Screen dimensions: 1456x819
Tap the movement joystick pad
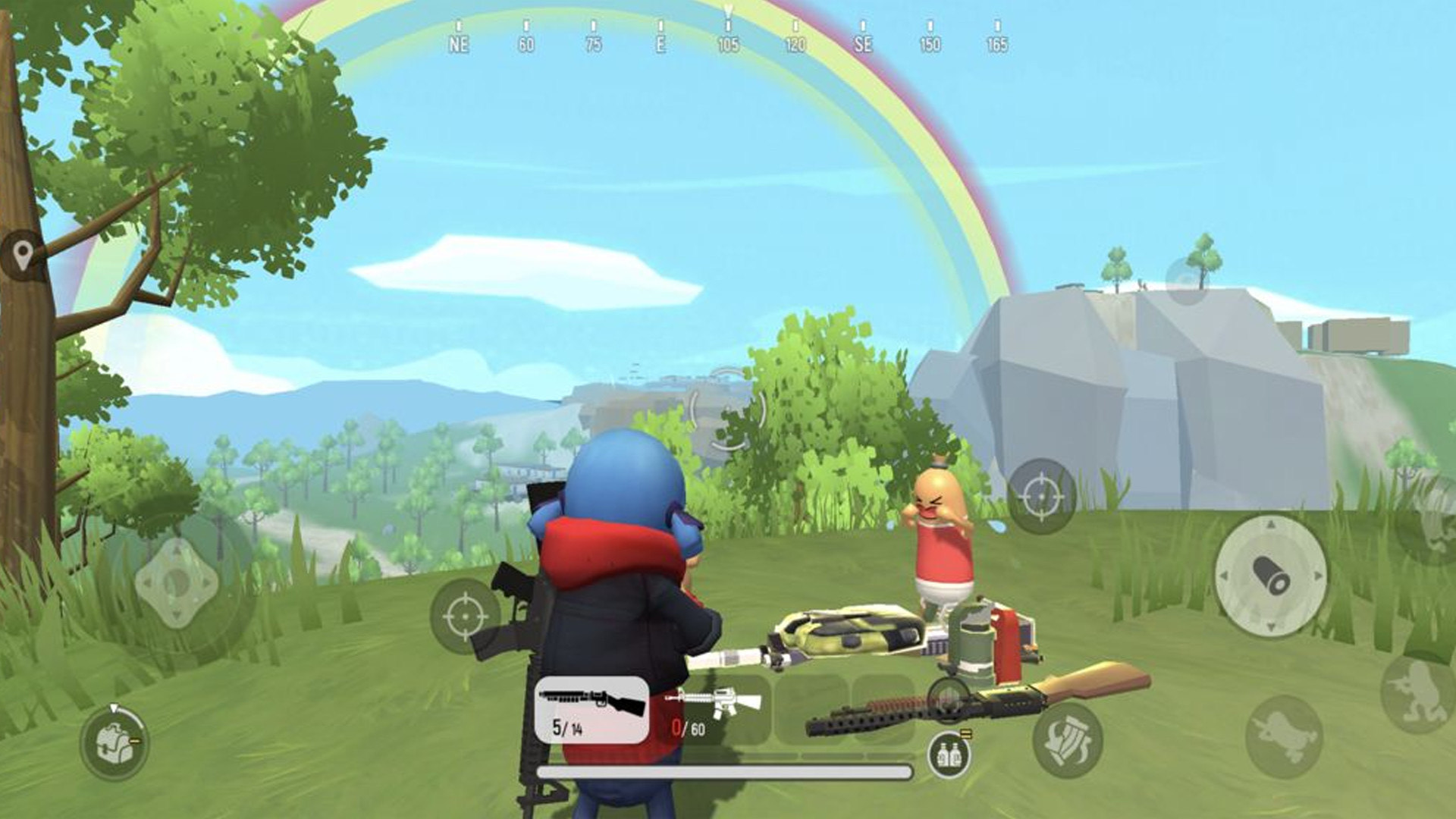tap(177, 582)
